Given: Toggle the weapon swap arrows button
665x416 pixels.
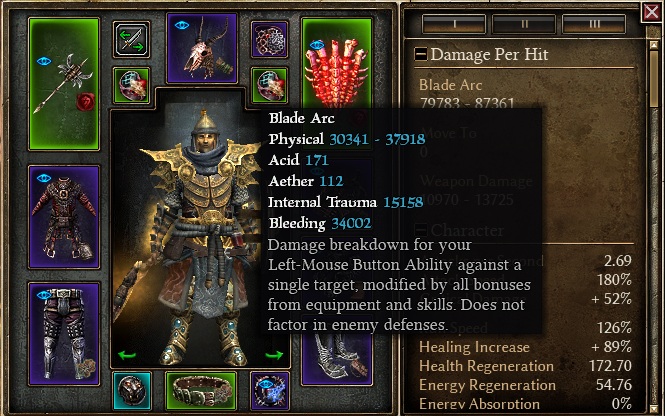Looking at the screenshot, I should pos(132,41).
